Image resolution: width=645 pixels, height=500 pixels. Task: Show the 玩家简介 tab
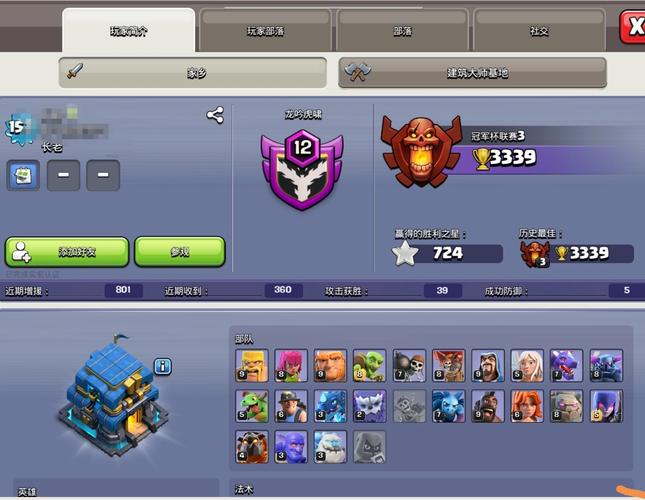(x=128, y=31)
